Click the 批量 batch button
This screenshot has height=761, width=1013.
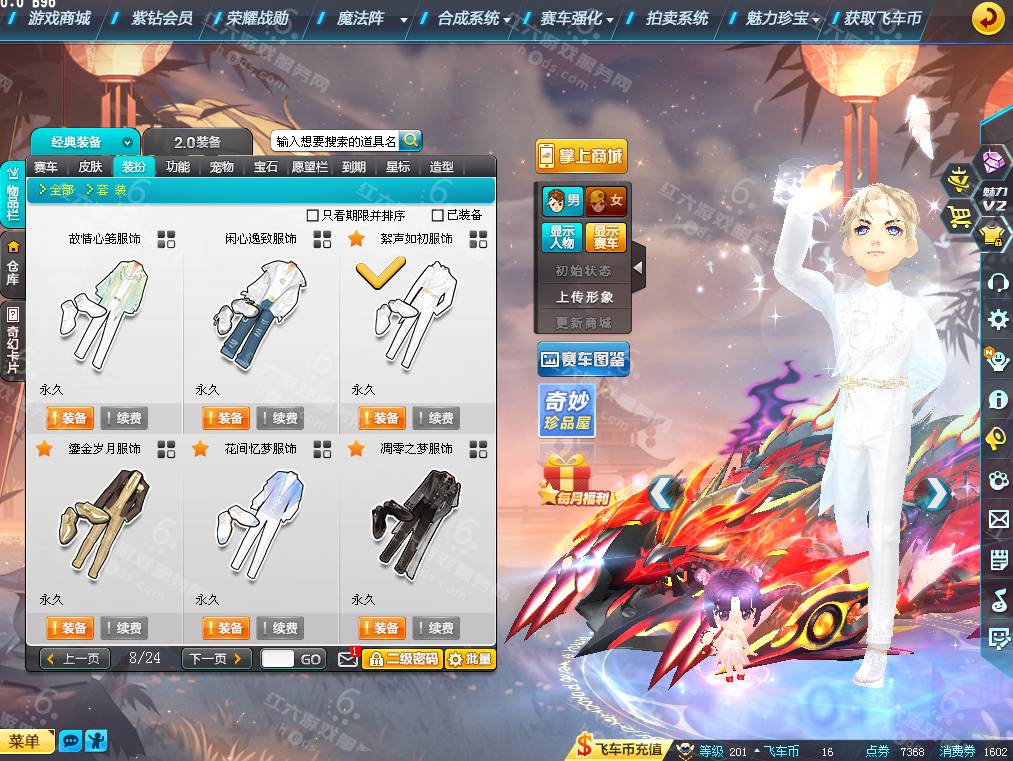(469, 659)
